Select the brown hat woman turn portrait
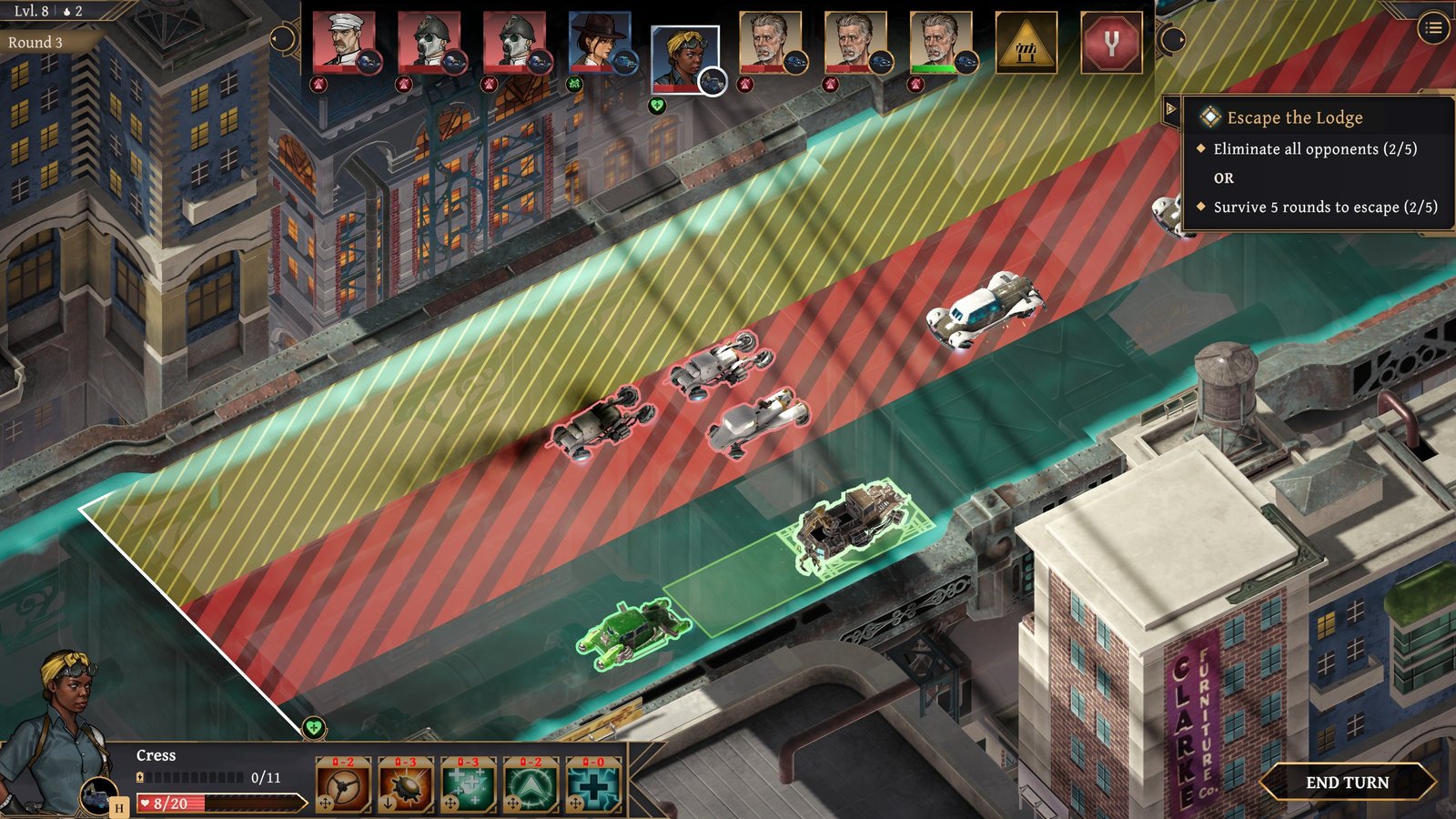Screen dimensions: 1456x819 coord(599,42)
